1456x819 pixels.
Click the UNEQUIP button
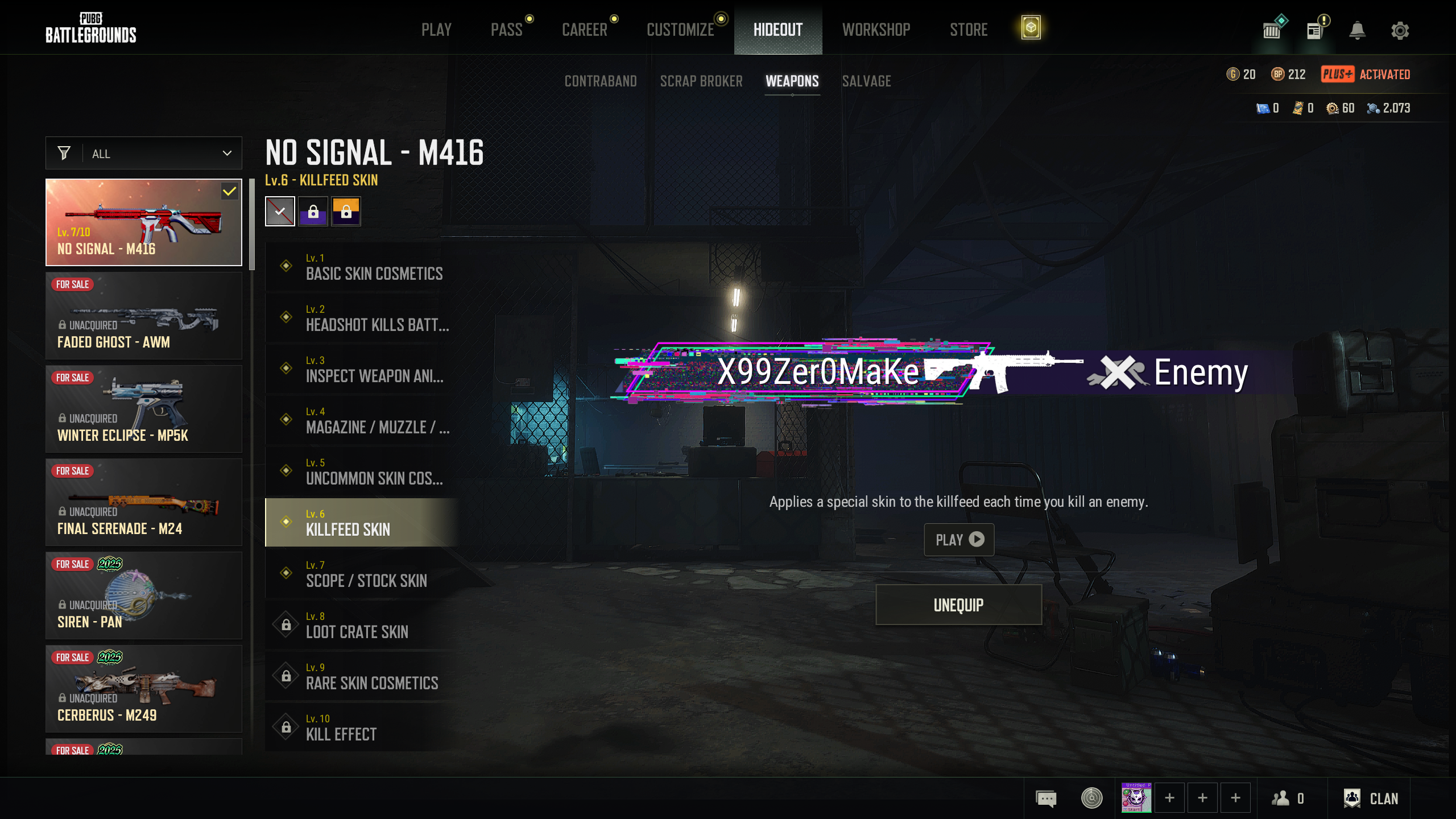[958, 605]
